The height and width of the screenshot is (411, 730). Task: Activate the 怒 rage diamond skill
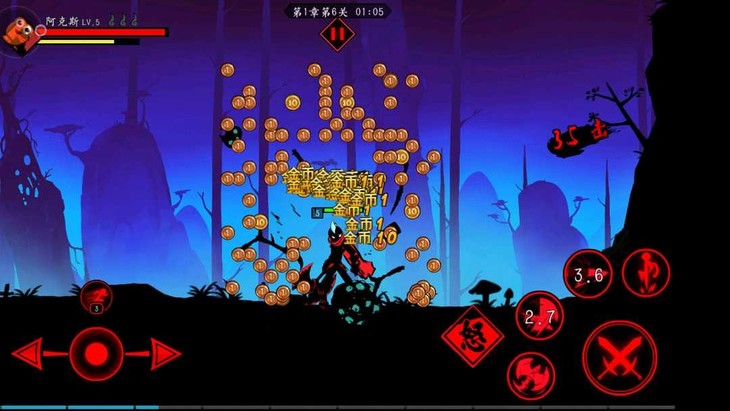click(473, 337)
